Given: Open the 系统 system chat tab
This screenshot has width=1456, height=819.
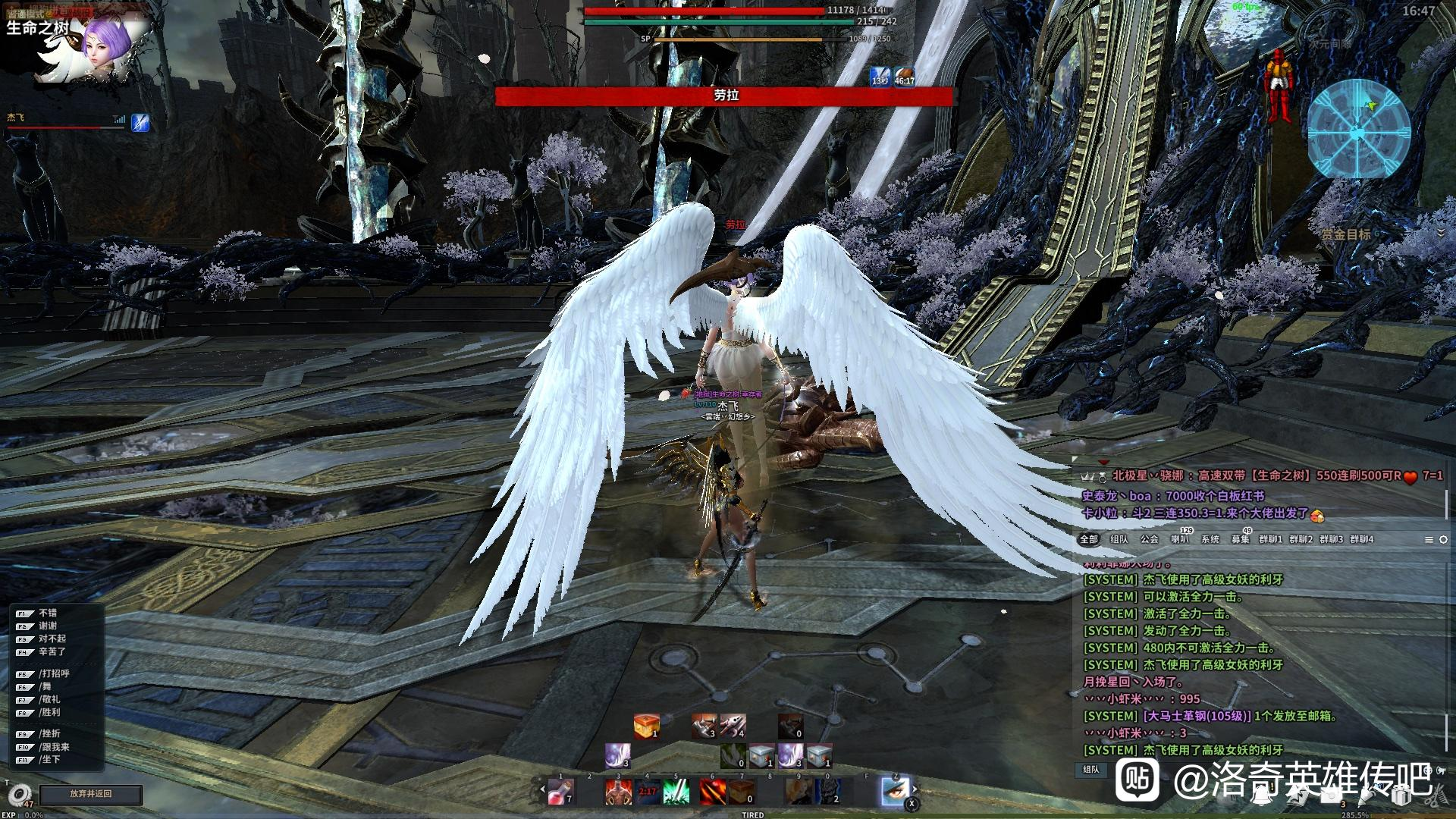Looking at the screenshot, I should tap(1210, 539).
